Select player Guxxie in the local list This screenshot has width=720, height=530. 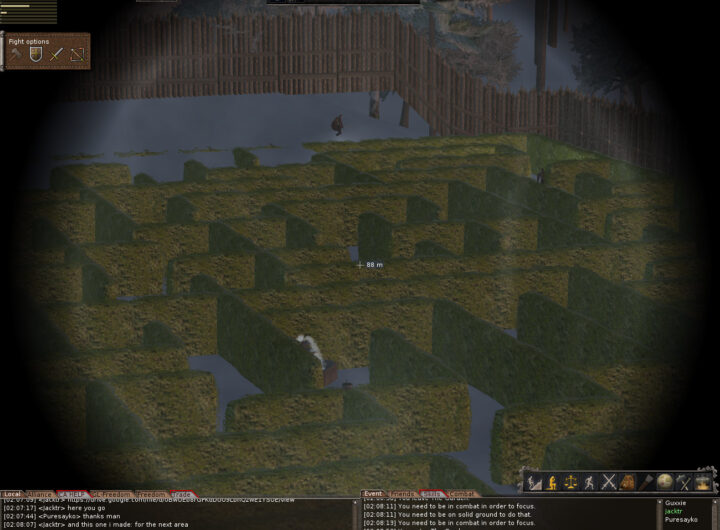[x=676, y=502]
